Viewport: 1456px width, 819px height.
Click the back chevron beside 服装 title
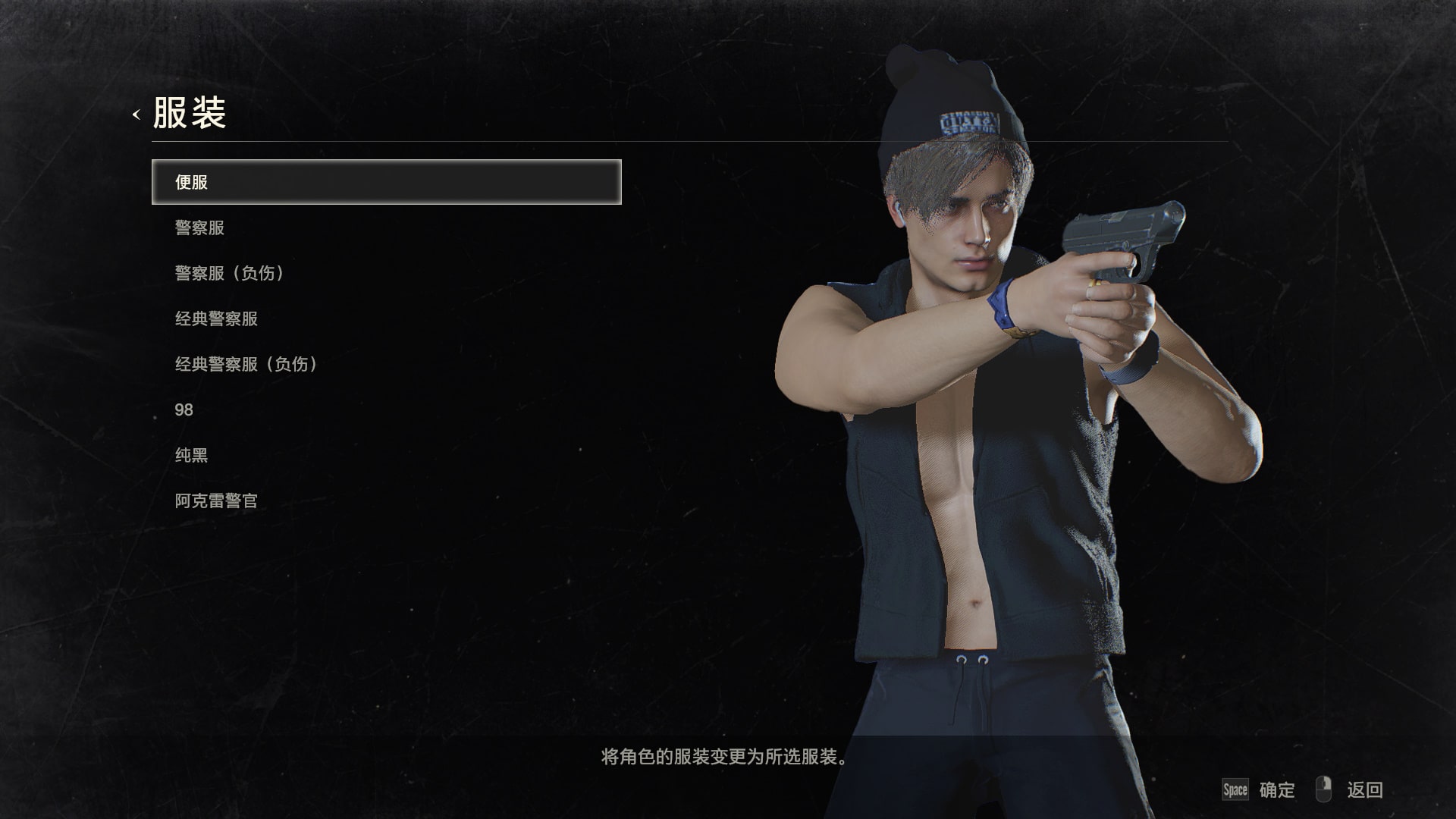coord(136,115)
